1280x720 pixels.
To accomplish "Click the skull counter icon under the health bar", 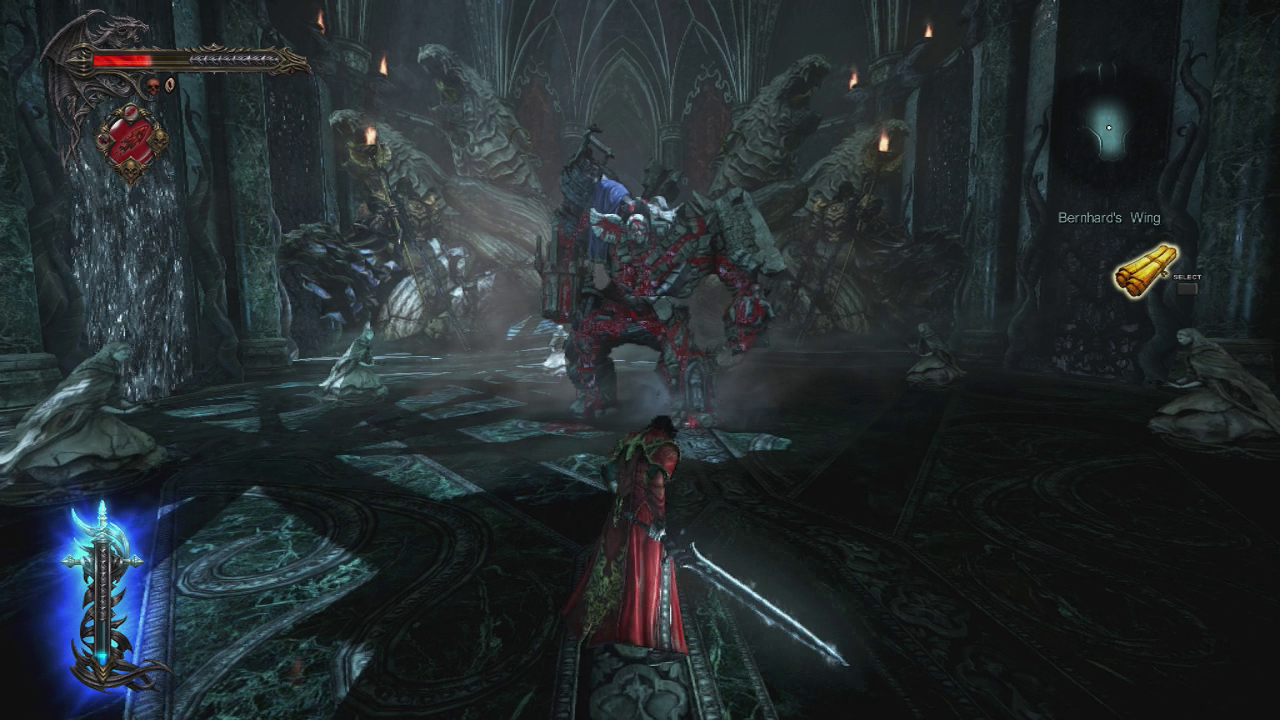I will coord(153,85).
